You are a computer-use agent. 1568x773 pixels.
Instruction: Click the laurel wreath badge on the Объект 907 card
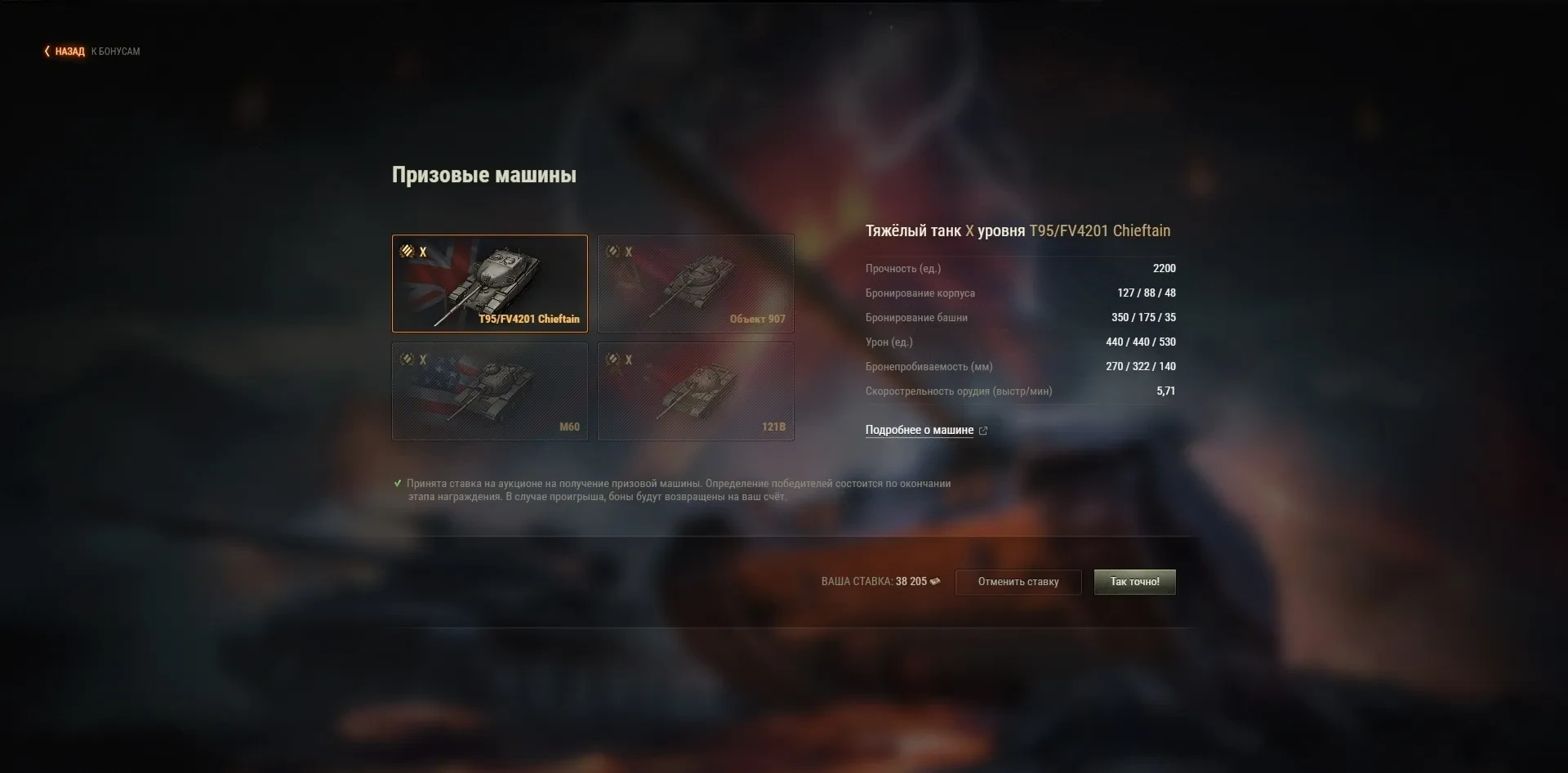[611, 252]
